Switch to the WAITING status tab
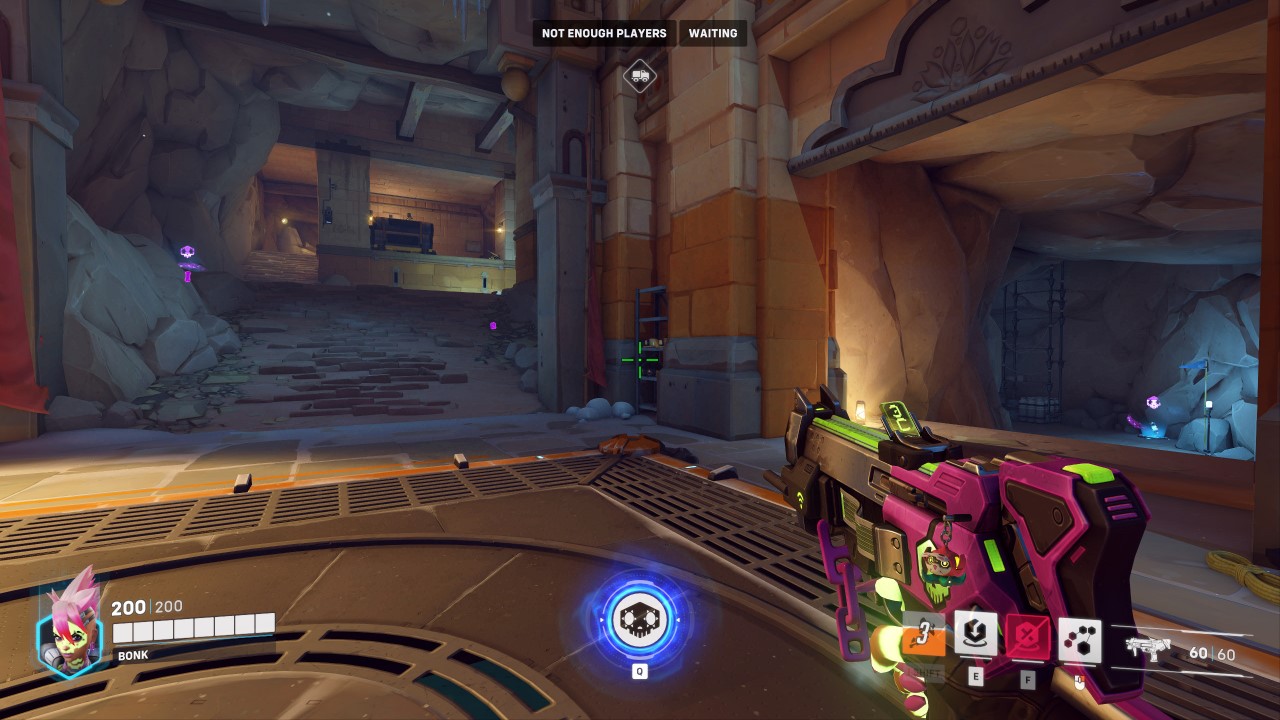1280x720 pixels. pos(711,33)
